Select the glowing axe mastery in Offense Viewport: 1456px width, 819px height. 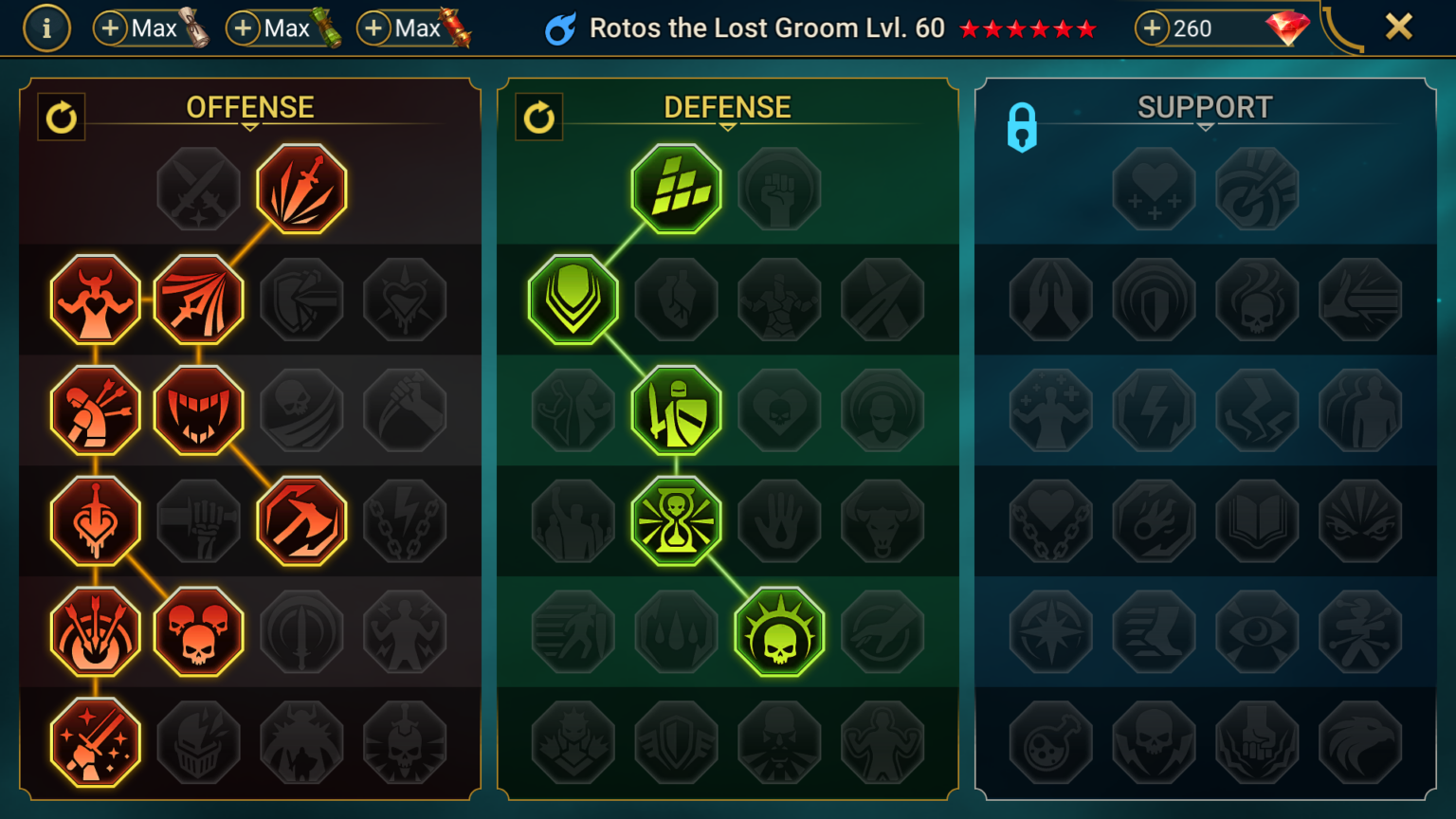(301, 520)
